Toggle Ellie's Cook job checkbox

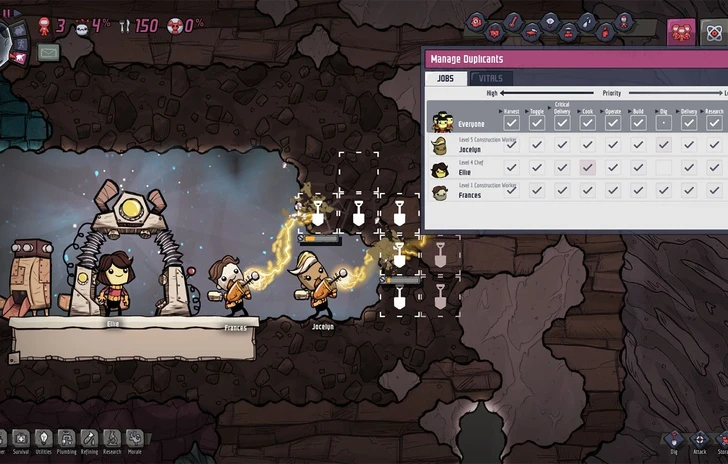(587, 167)
